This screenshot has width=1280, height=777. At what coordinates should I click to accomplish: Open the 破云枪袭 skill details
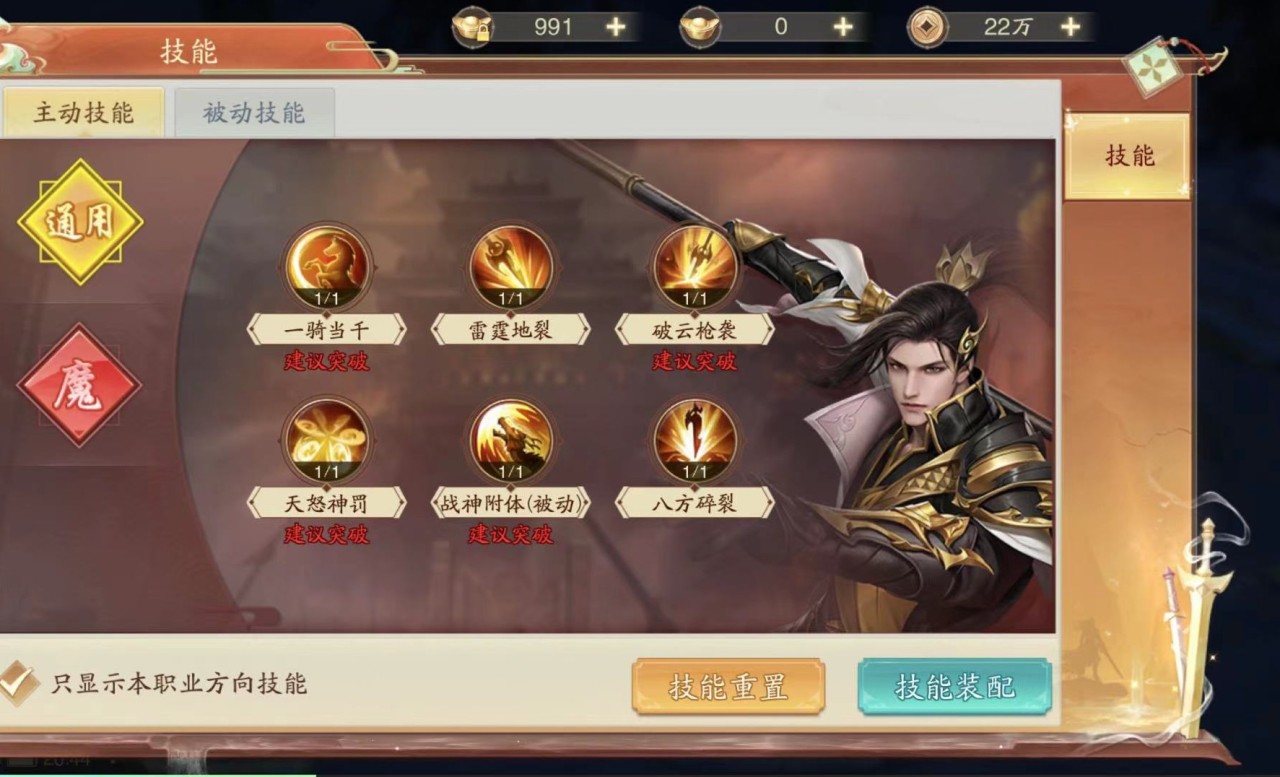pyautogui.click(x=694, y=264)
